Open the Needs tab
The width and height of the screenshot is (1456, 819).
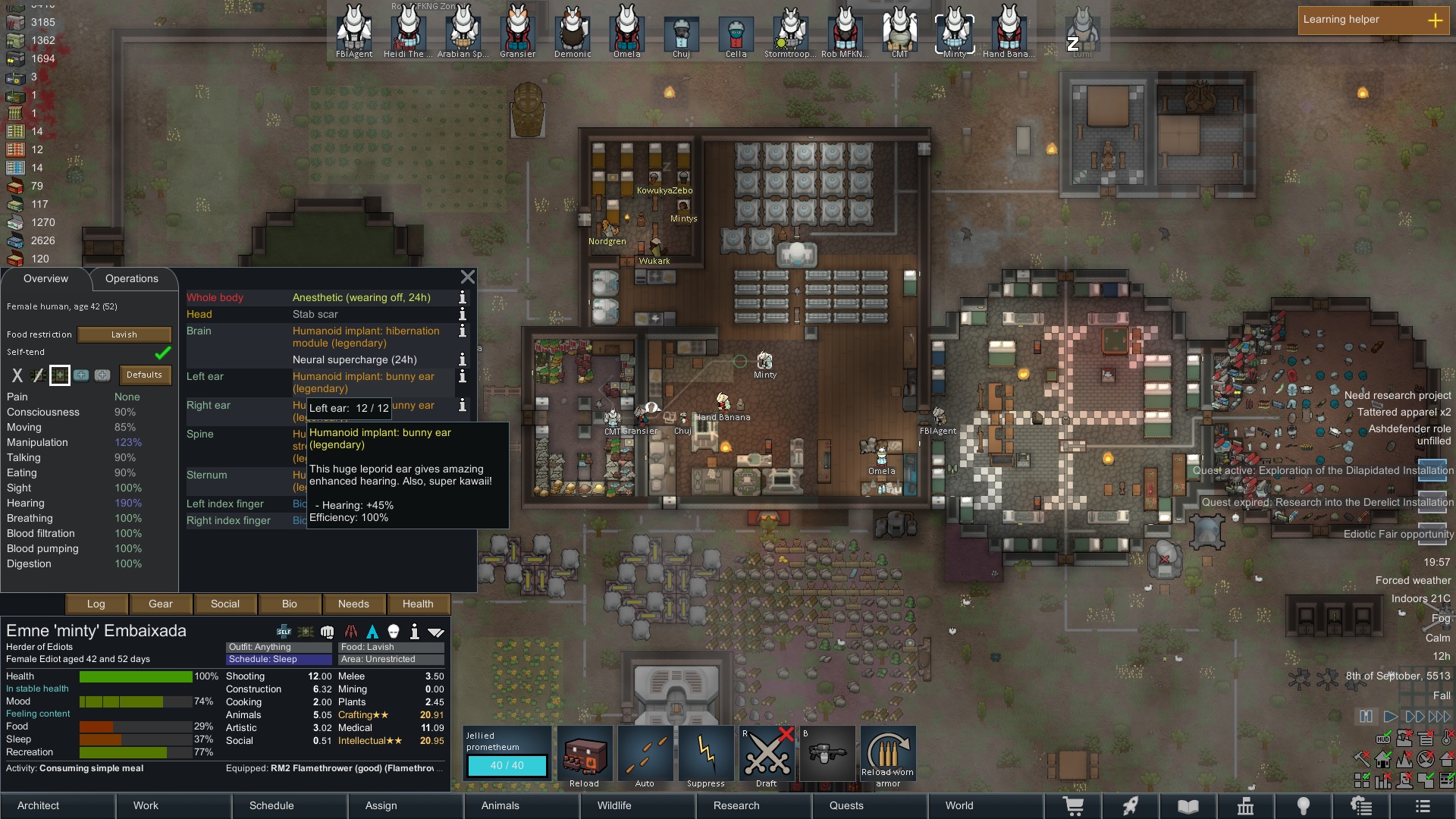pyautogui.click(x=353, y=604)
